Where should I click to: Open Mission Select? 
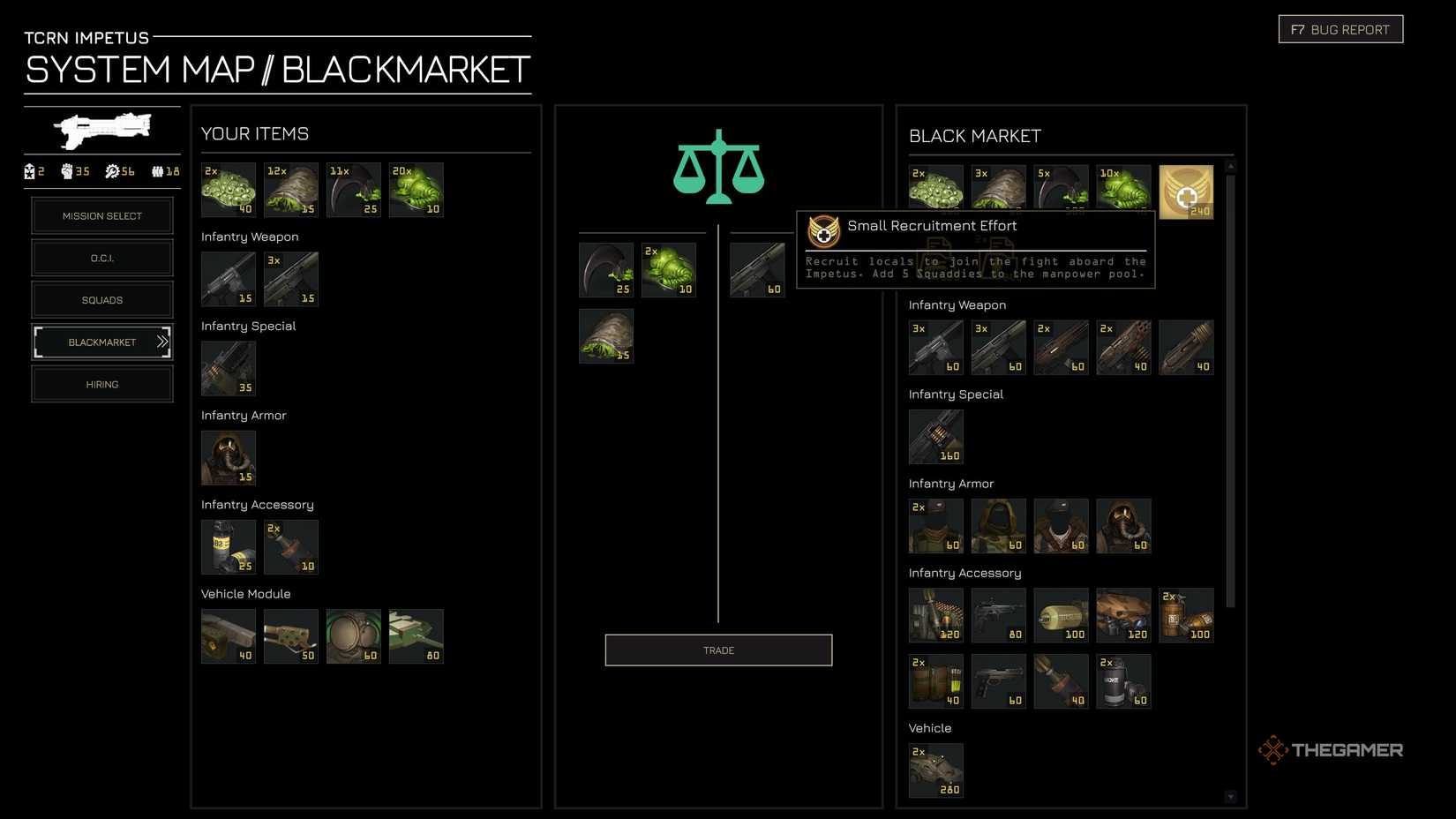point(102,215)
